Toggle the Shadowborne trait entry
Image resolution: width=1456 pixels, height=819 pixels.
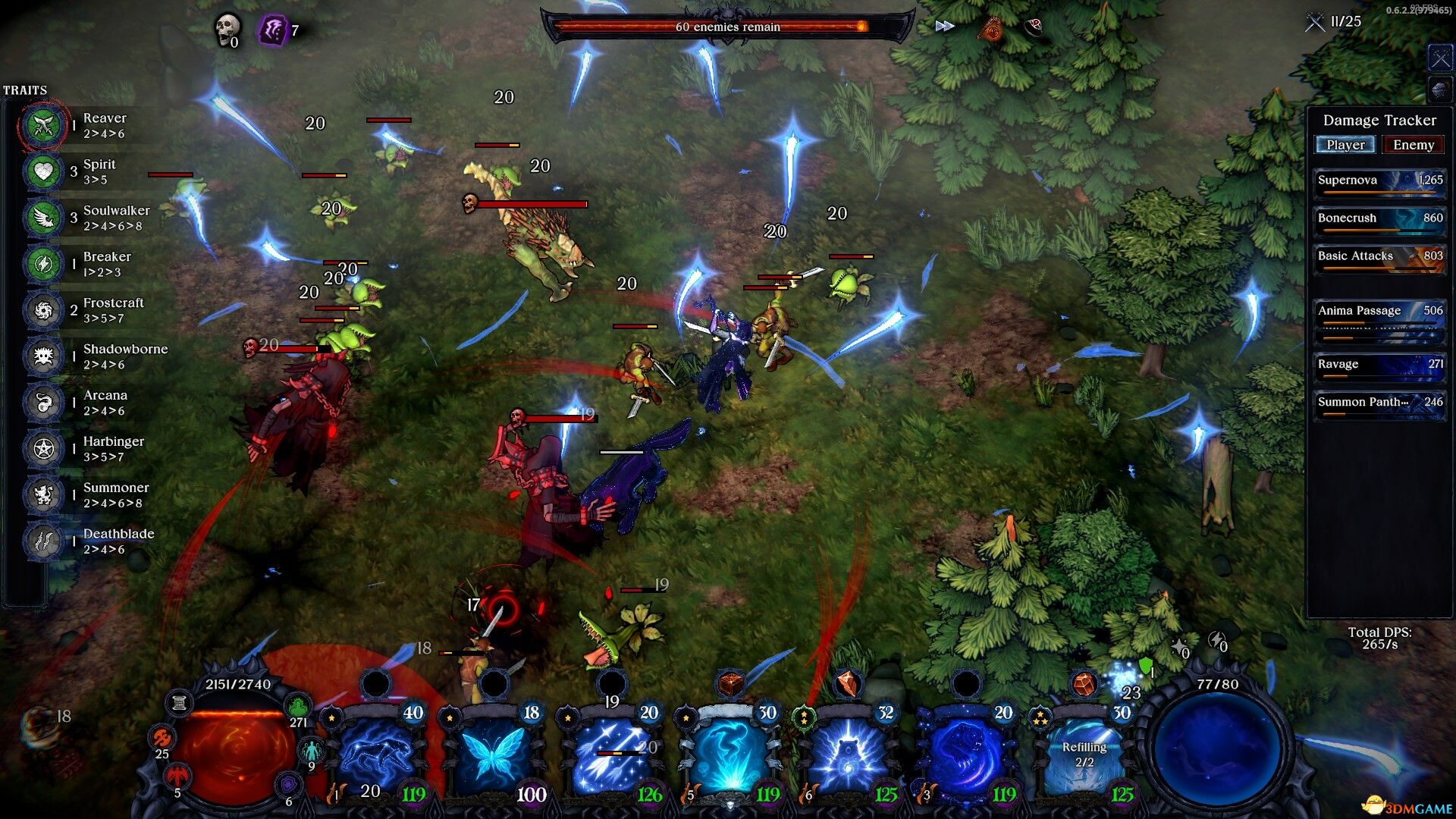pyautogui.click(x=43, y=357)
